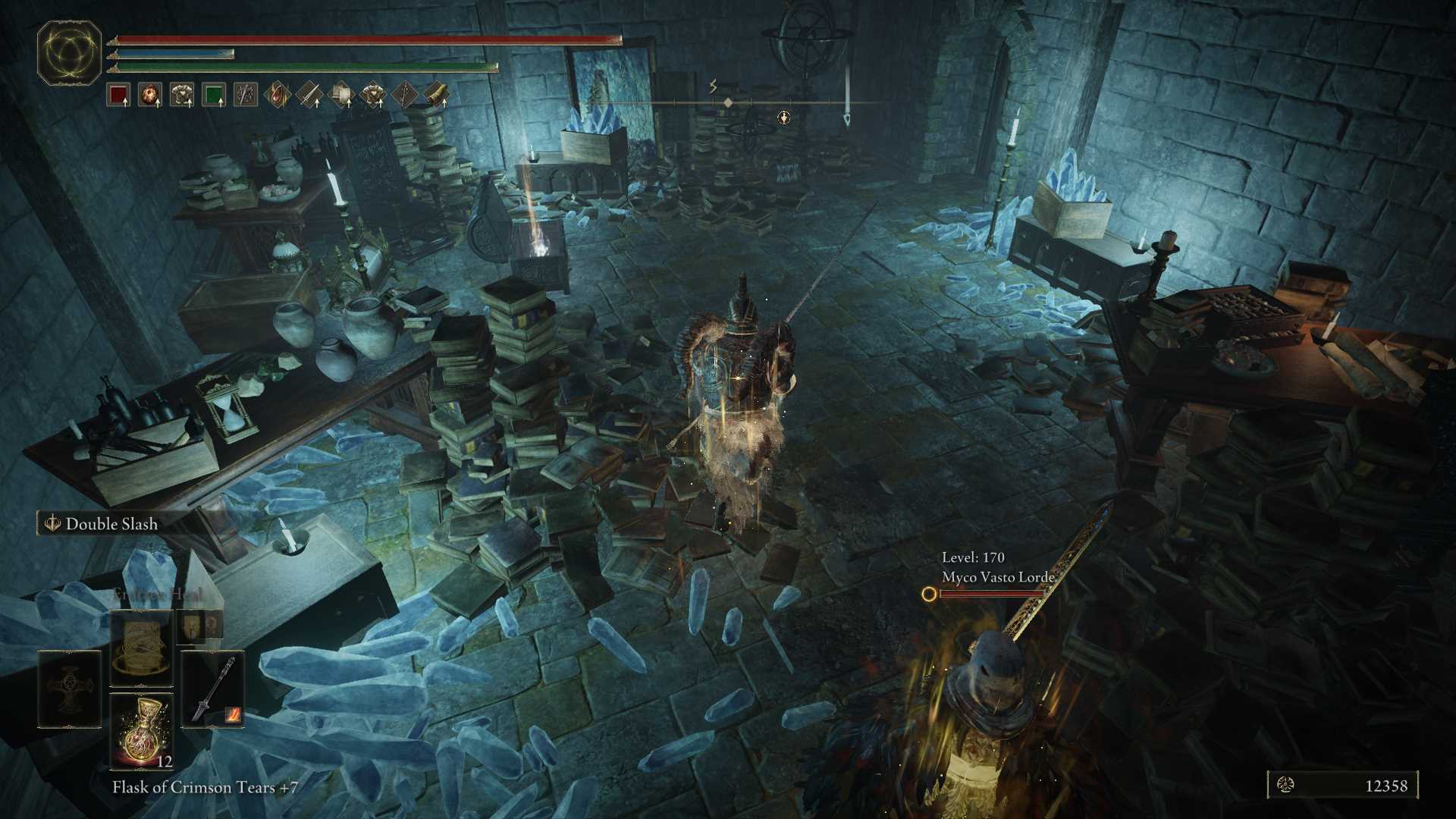Inspect the green square buff icon
Image resolution: width=1456 pixels, height=819 pixels.
214,96
